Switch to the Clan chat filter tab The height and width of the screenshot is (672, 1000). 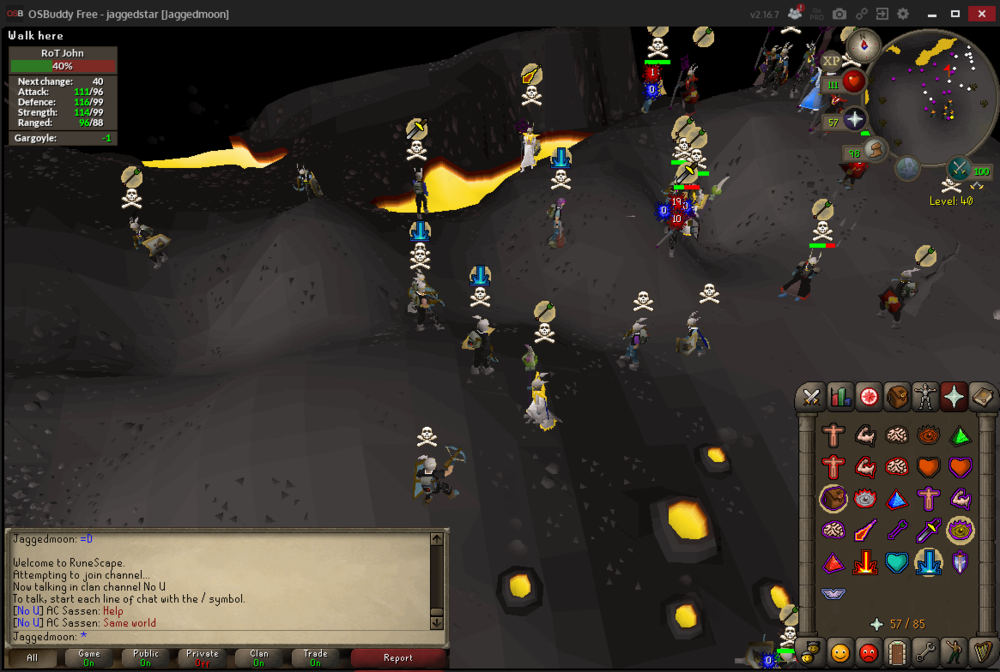258,657
